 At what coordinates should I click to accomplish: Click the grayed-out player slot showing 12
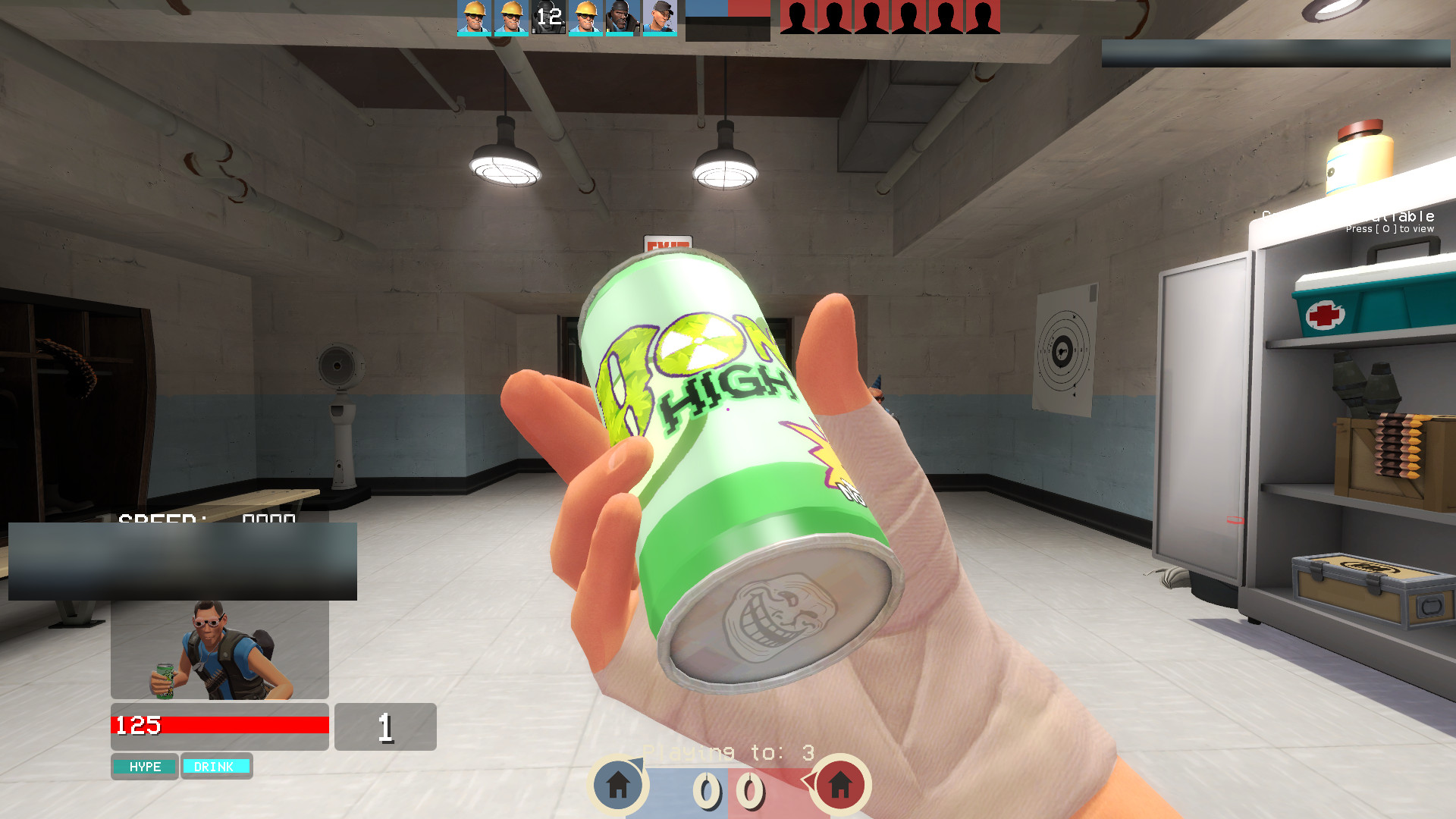549,17
